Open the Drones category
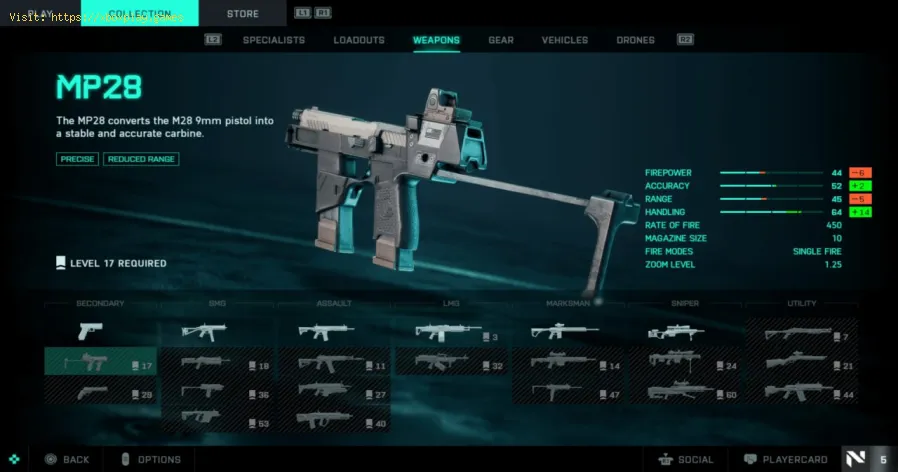Viewport: 898px width, 472px height. click(636, 40)
